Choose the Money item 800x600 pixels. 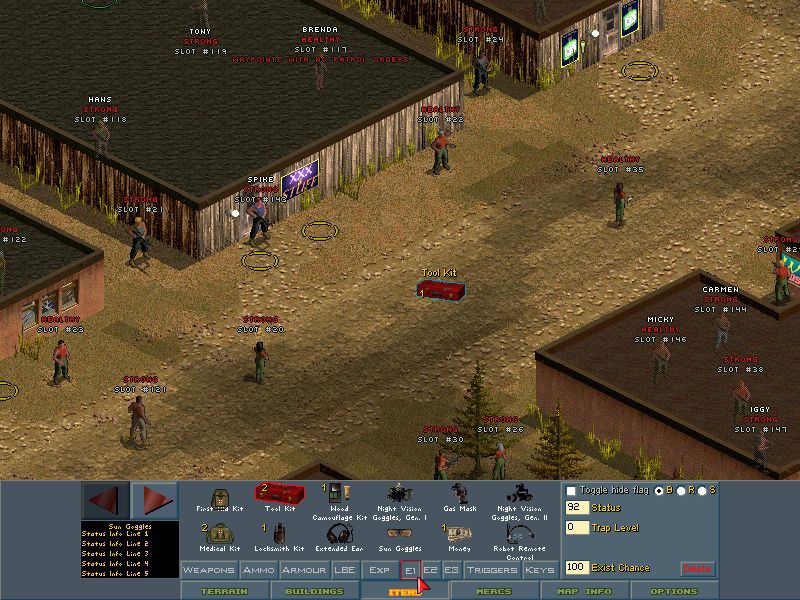point(461,538)
